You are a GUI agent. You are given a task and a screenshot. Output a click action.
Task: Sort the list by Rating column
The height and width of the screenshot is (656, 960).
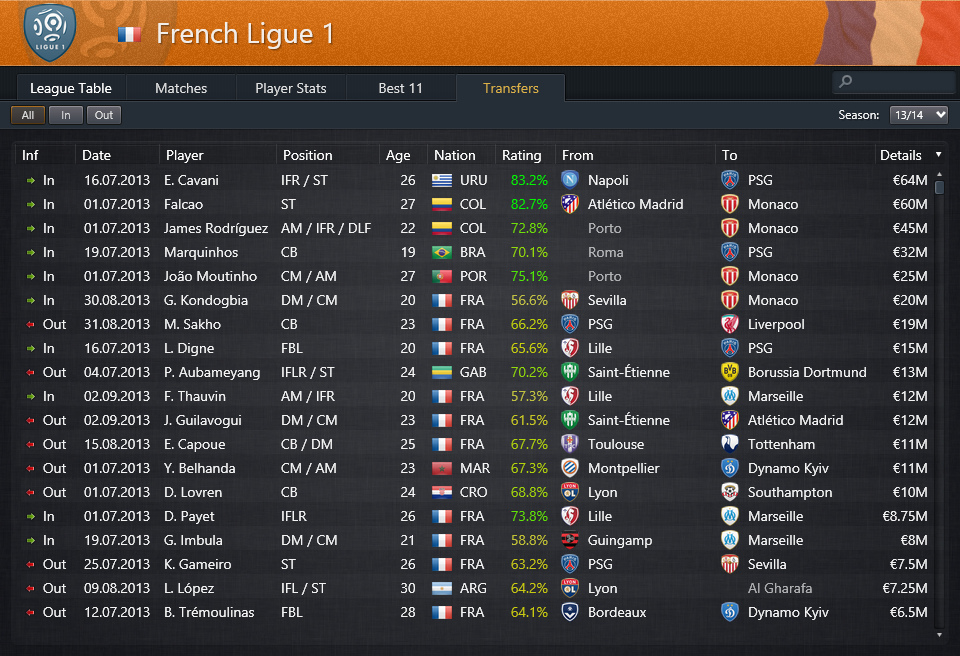click(x=521, y=155)
